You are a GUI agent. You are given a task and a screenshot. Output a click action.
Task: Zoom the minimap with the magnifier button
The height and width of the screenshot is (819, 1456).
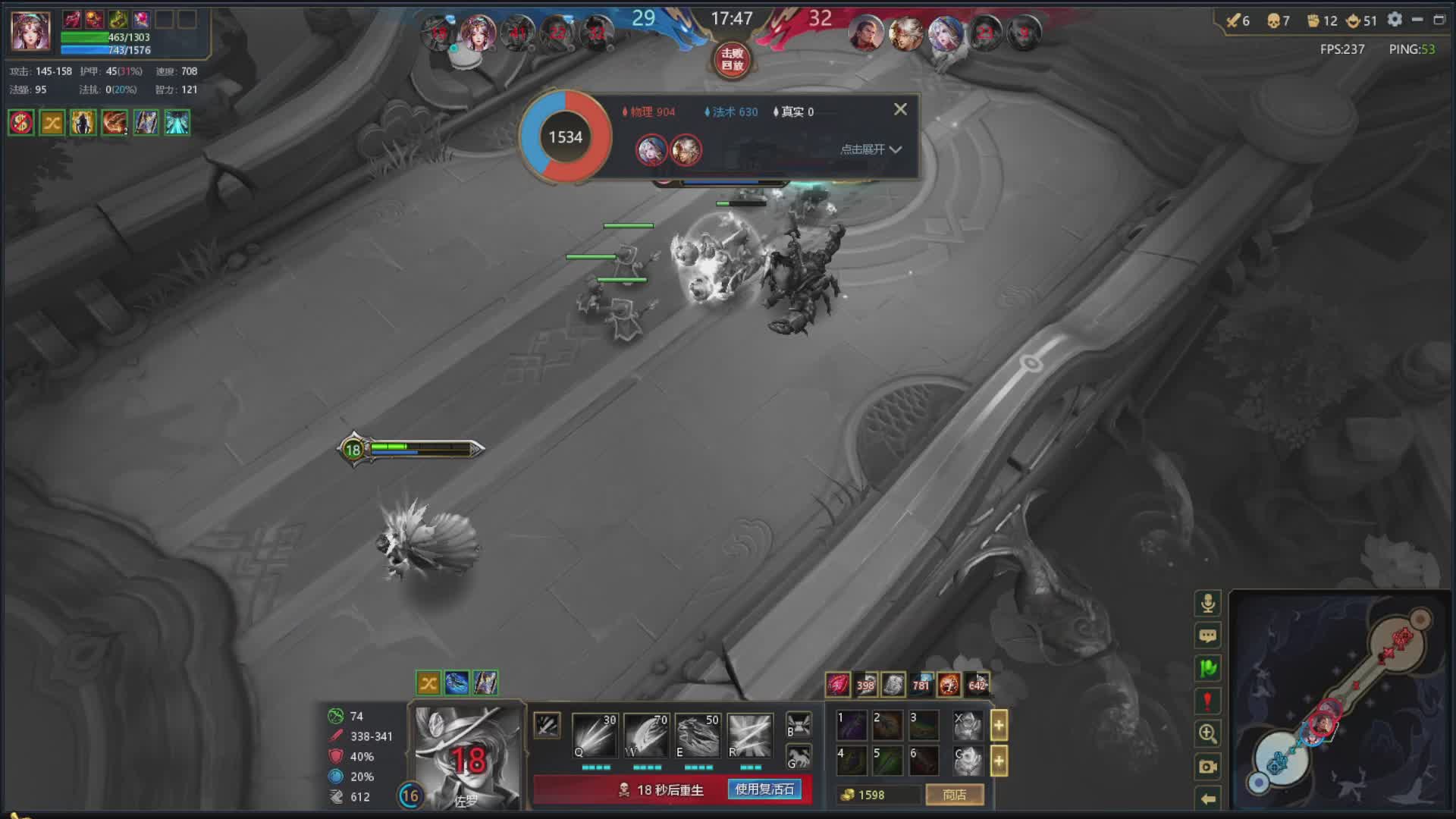(1208, 733)
